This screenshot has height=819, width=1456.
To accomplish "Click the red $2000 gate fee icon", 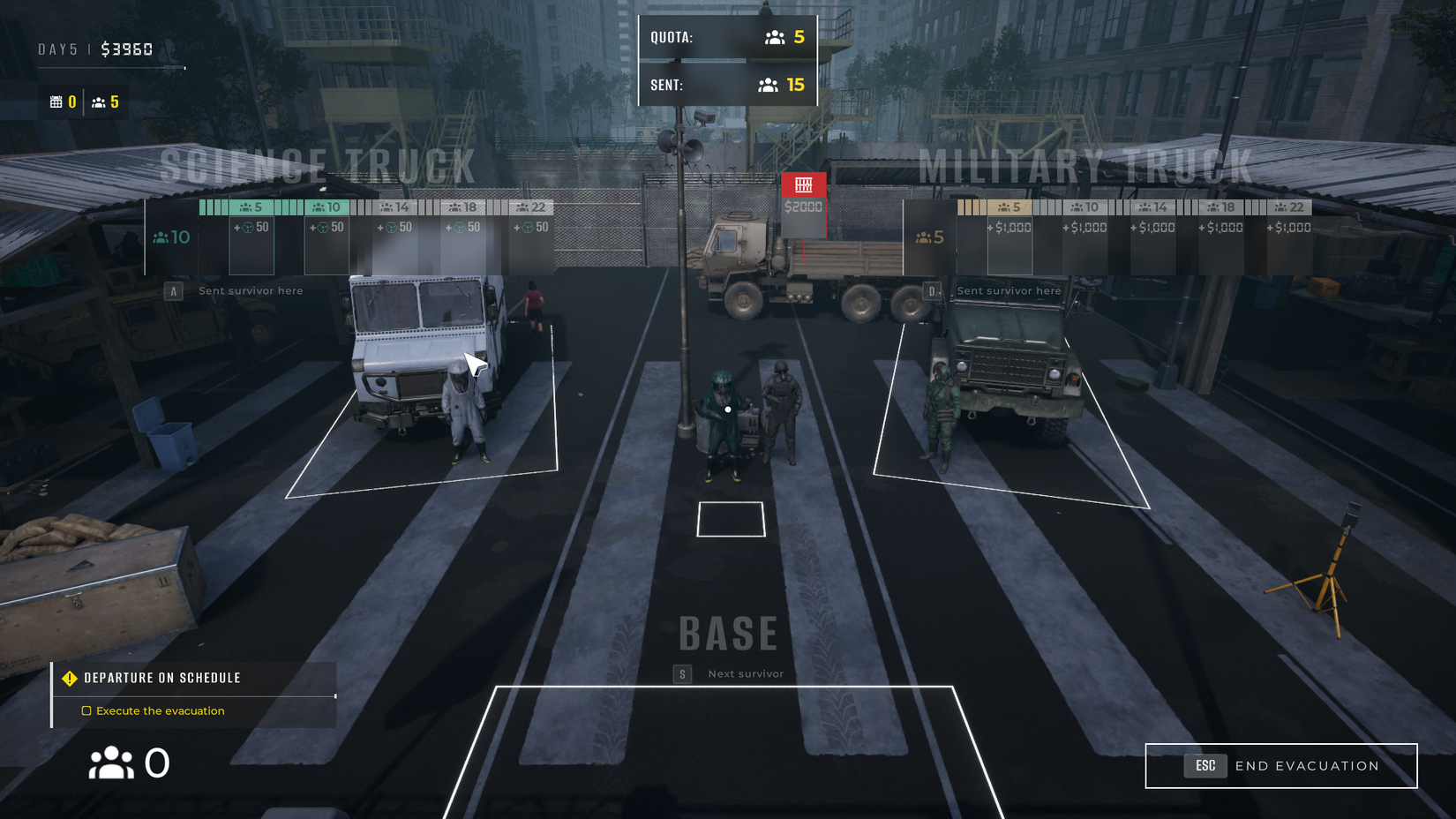I will (x=802, y=187).
